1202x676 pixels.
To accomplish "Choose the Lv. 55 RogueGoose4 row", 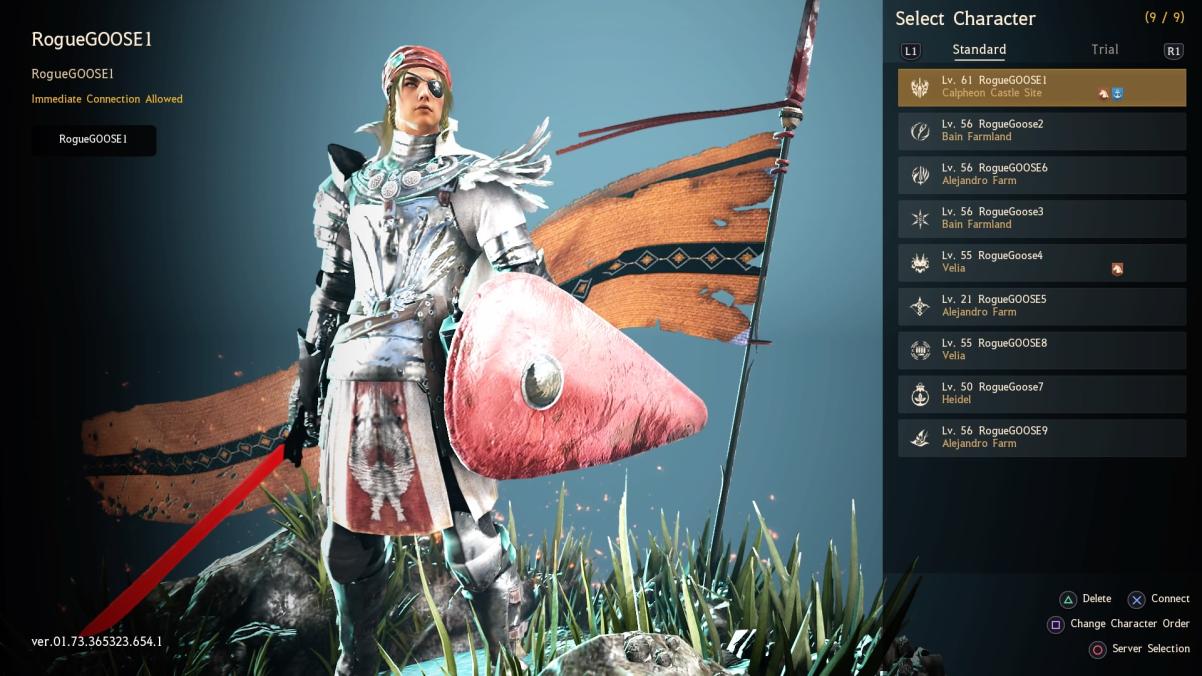I will (1041, 263).
